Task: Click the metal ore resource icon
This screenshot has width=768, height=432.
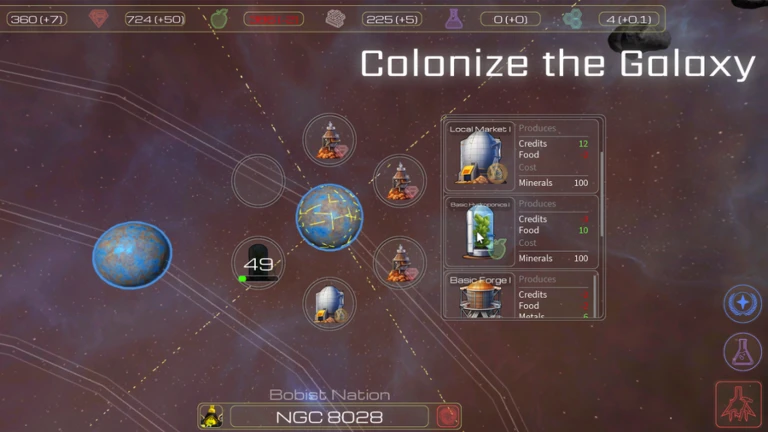Action: (x=336, y=18)
